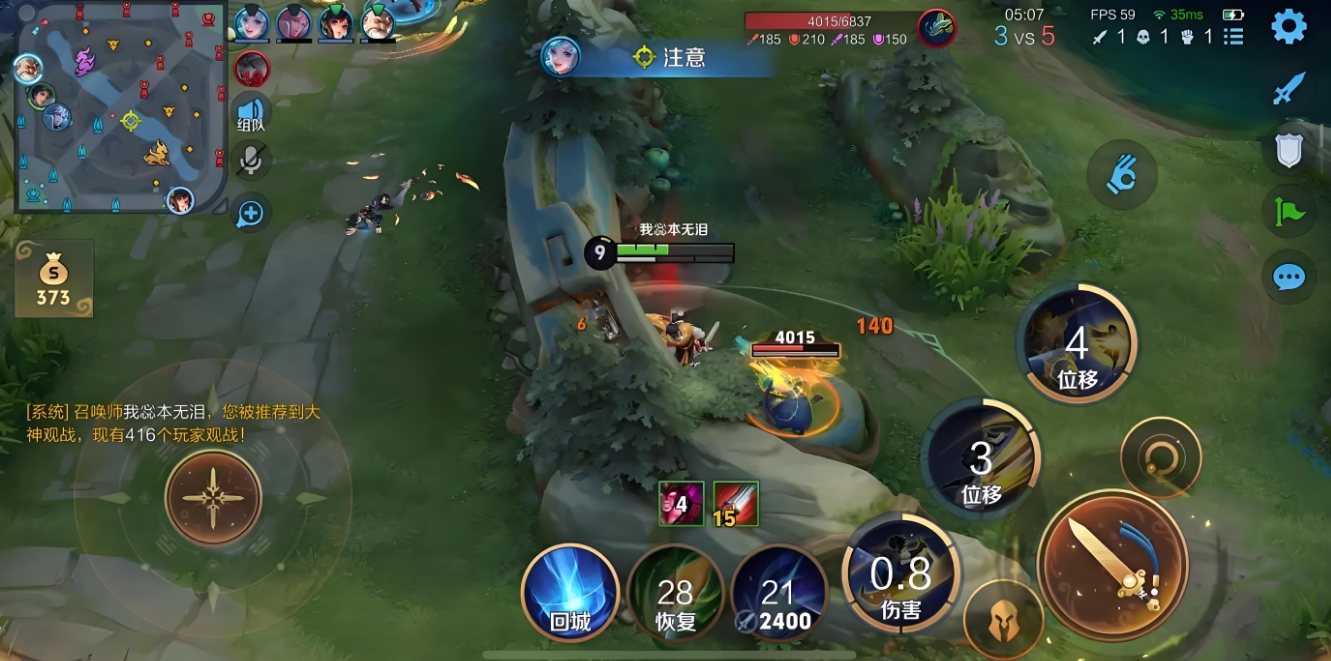Use the 位移 skill with cooldown 4
This screenshot has height=661, width=1331.
point(1076,345)
